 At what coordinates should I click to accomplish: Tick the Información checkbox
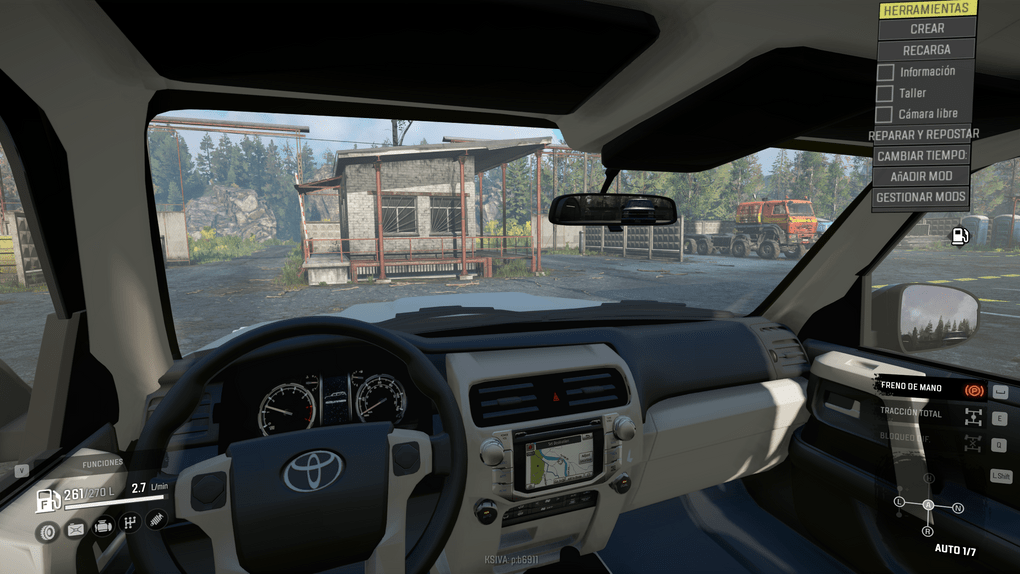885,72
